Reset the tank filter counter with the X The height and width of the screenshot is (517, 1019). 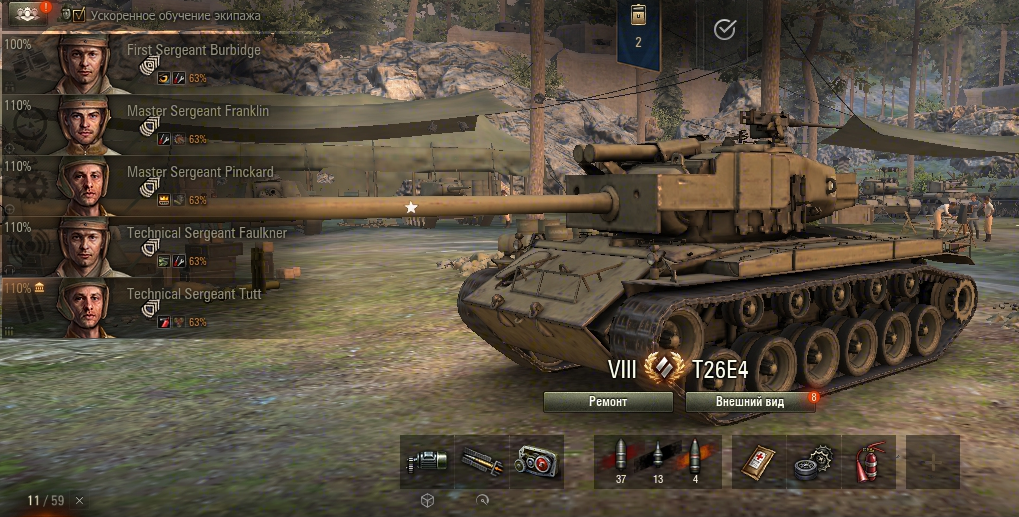point(80,500)
